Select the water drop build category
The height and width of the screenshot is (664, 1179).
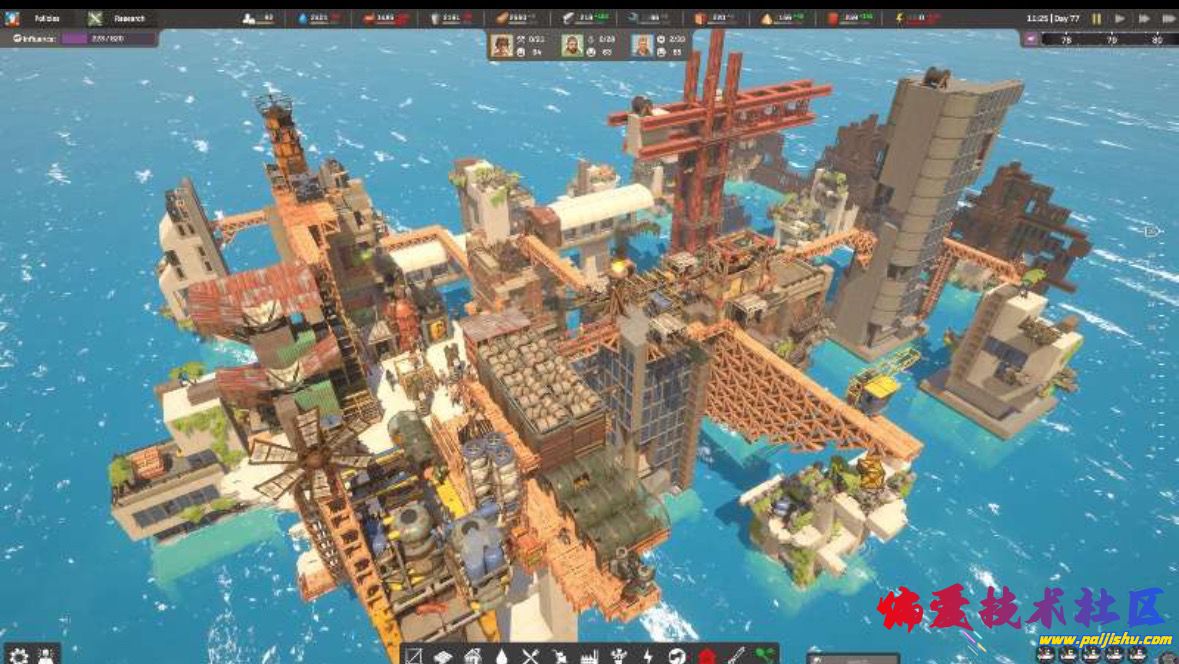tap(501, 657)
